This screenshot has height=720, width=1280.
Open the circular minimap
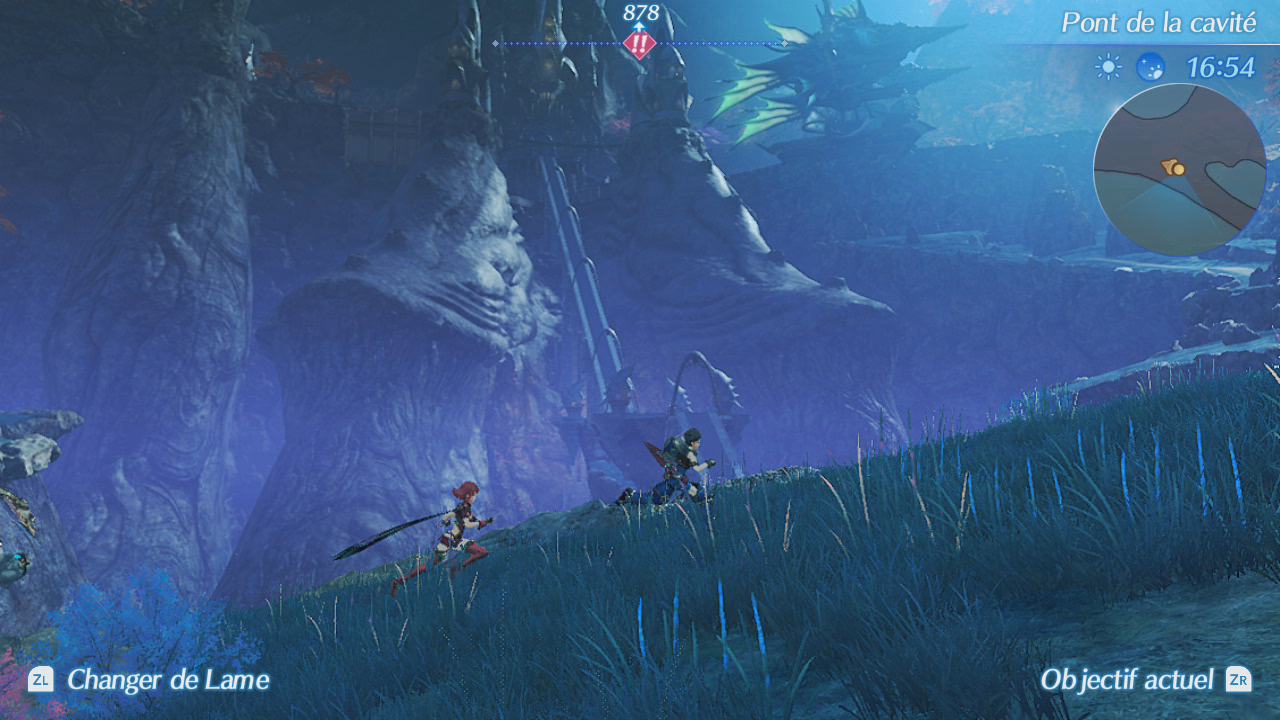pos(1179,169)
